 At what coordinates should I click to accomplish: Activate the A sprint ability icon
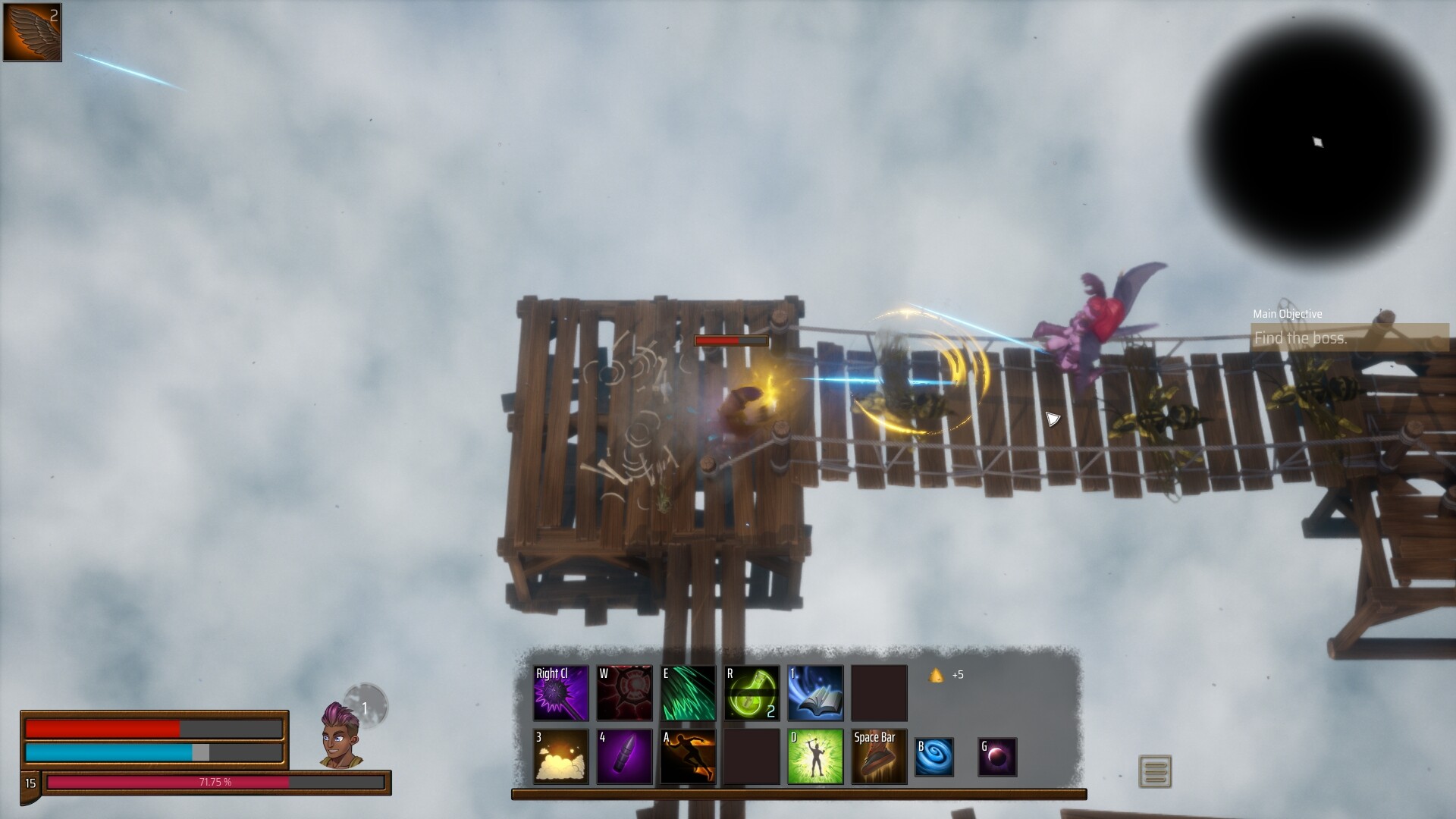click(688, 756)
